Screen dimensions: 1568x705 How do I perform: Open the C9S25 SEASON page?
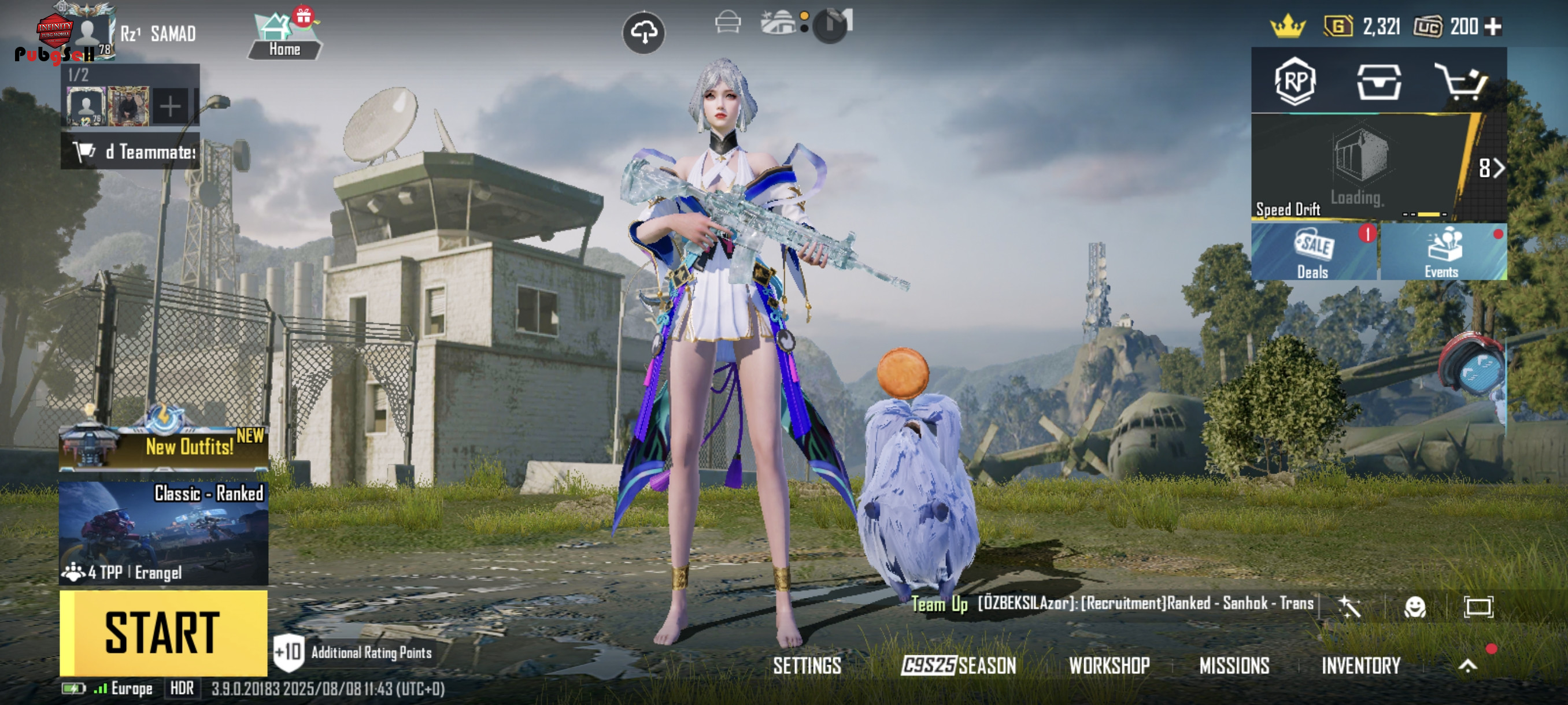(x=958, y=666)
